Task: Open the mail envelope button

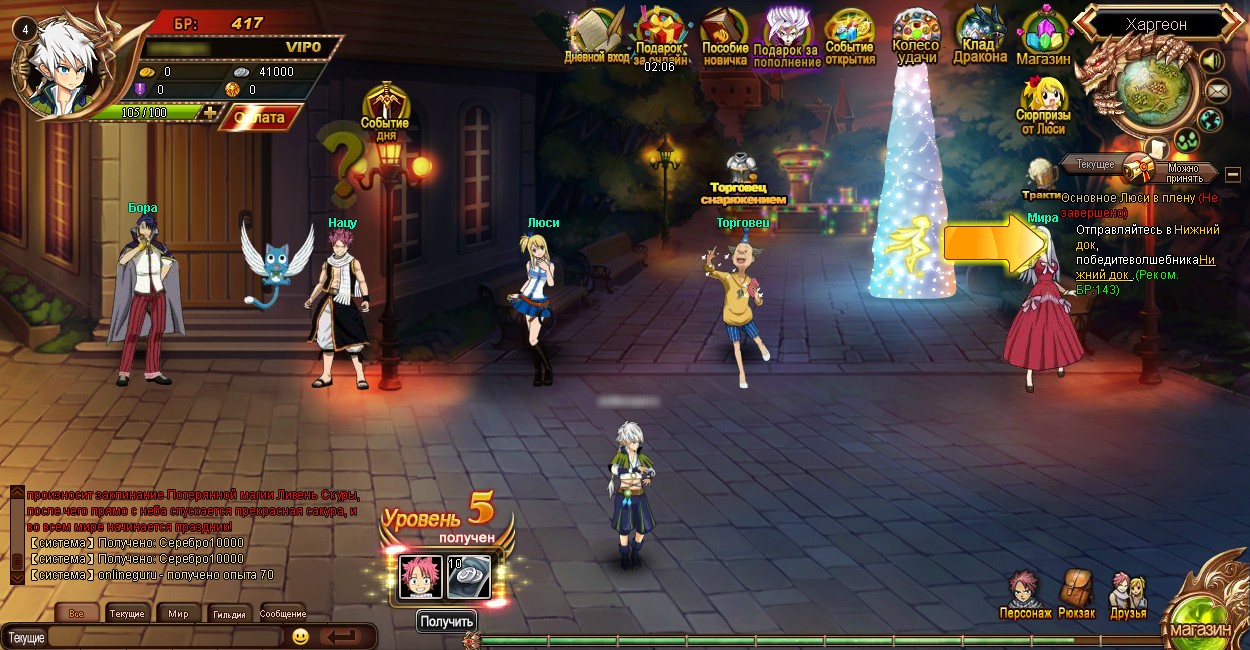Action: pyautogui.click(x=1217, y=91)
